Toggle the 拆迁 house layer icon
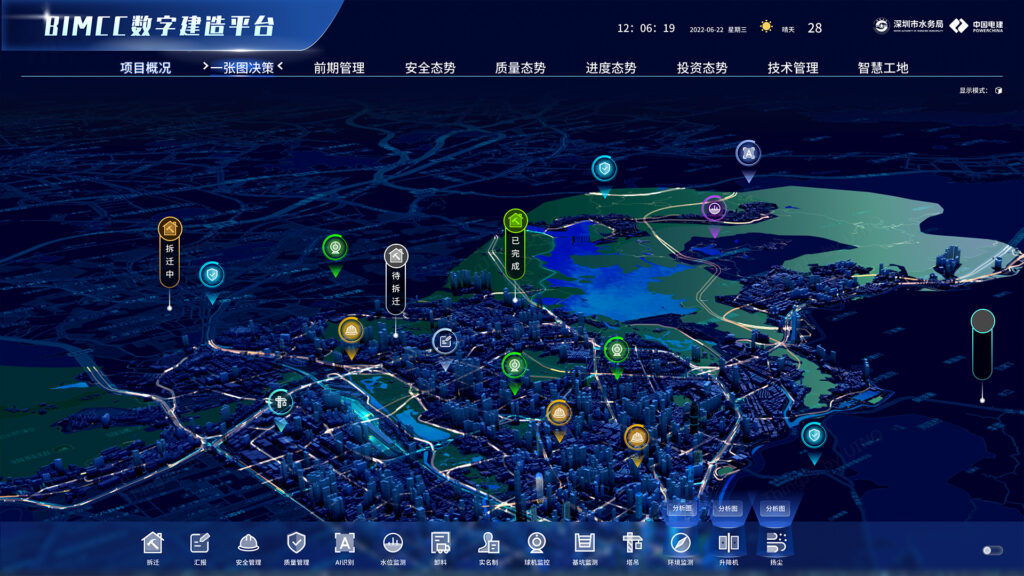Viewport: 1024px width, 576px height. pyautogui.click(x=152, y=543)
